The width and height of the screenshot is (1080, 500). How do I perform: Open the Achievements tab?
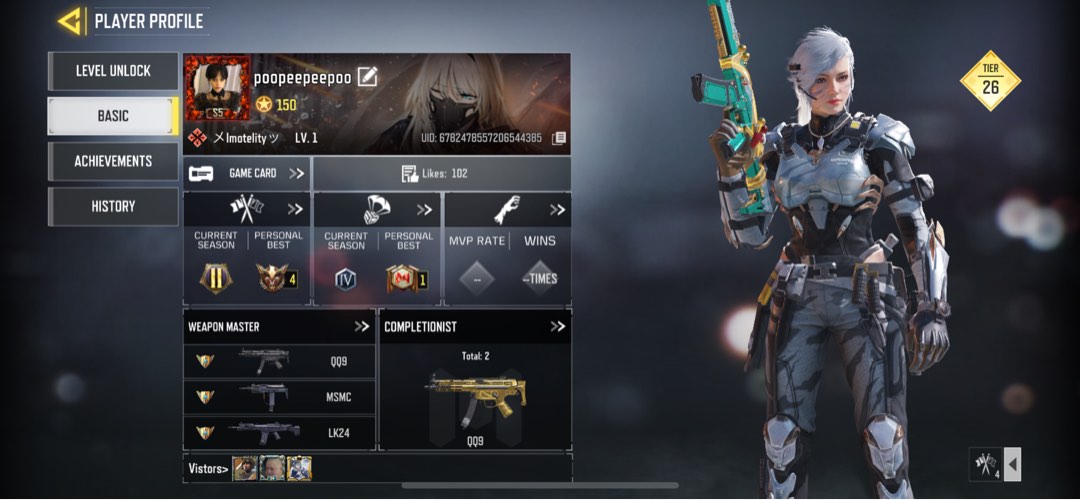pos(113,161)
